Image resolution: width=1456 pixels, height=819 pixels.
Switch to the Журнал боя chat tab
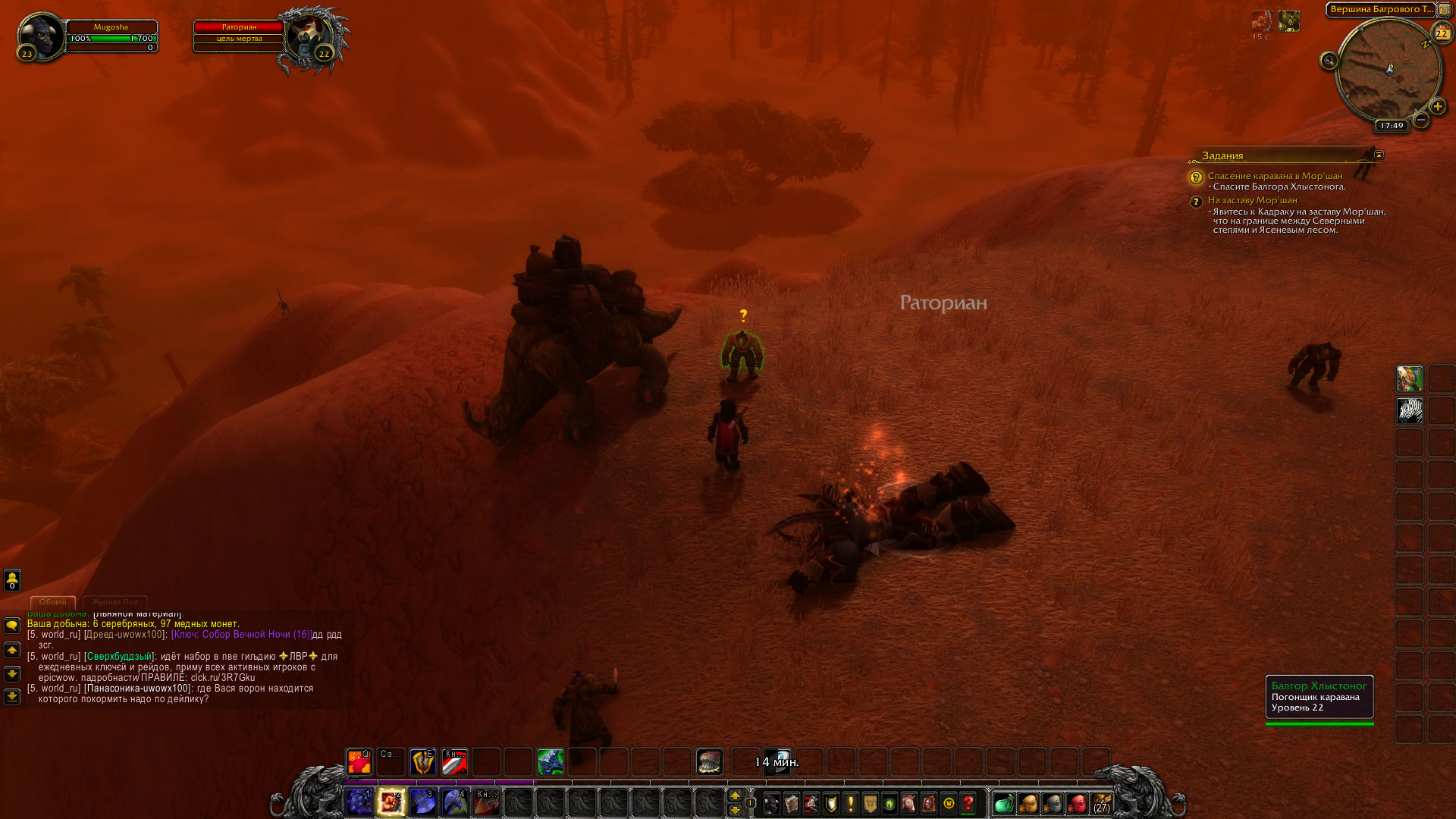click(x=115, y=601)
